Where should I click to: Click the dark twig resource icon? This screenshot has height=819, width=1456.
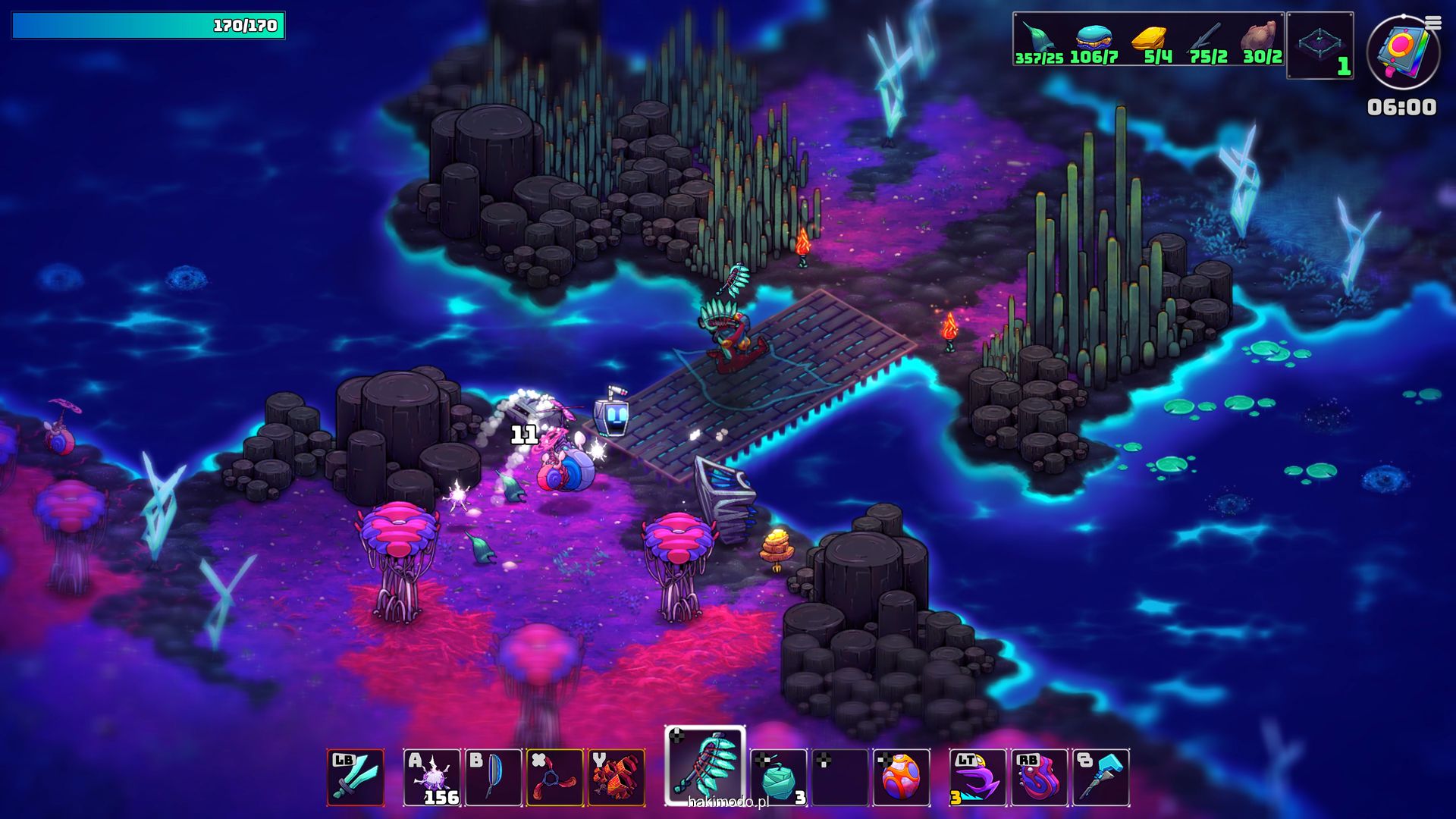click(x=1206, y=38)
